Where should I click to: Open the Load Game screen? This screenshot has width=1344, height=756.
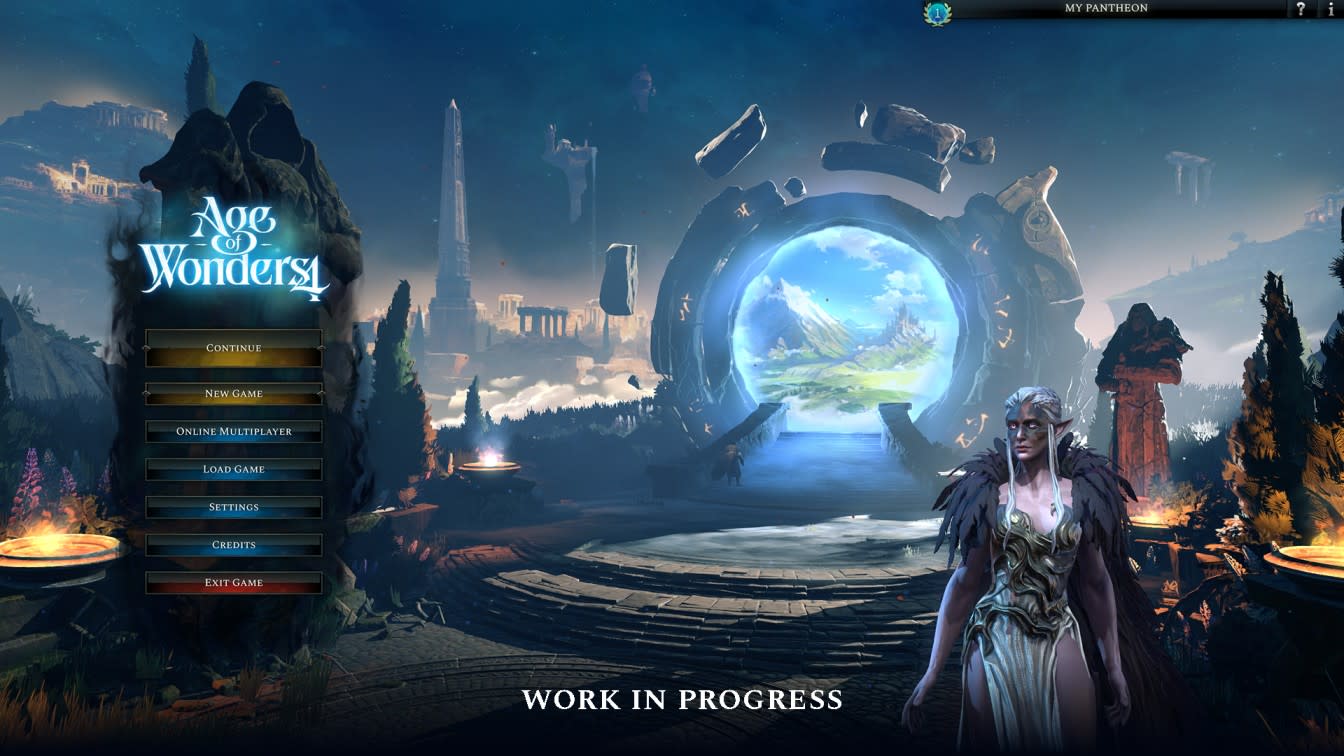coord(233,469)
